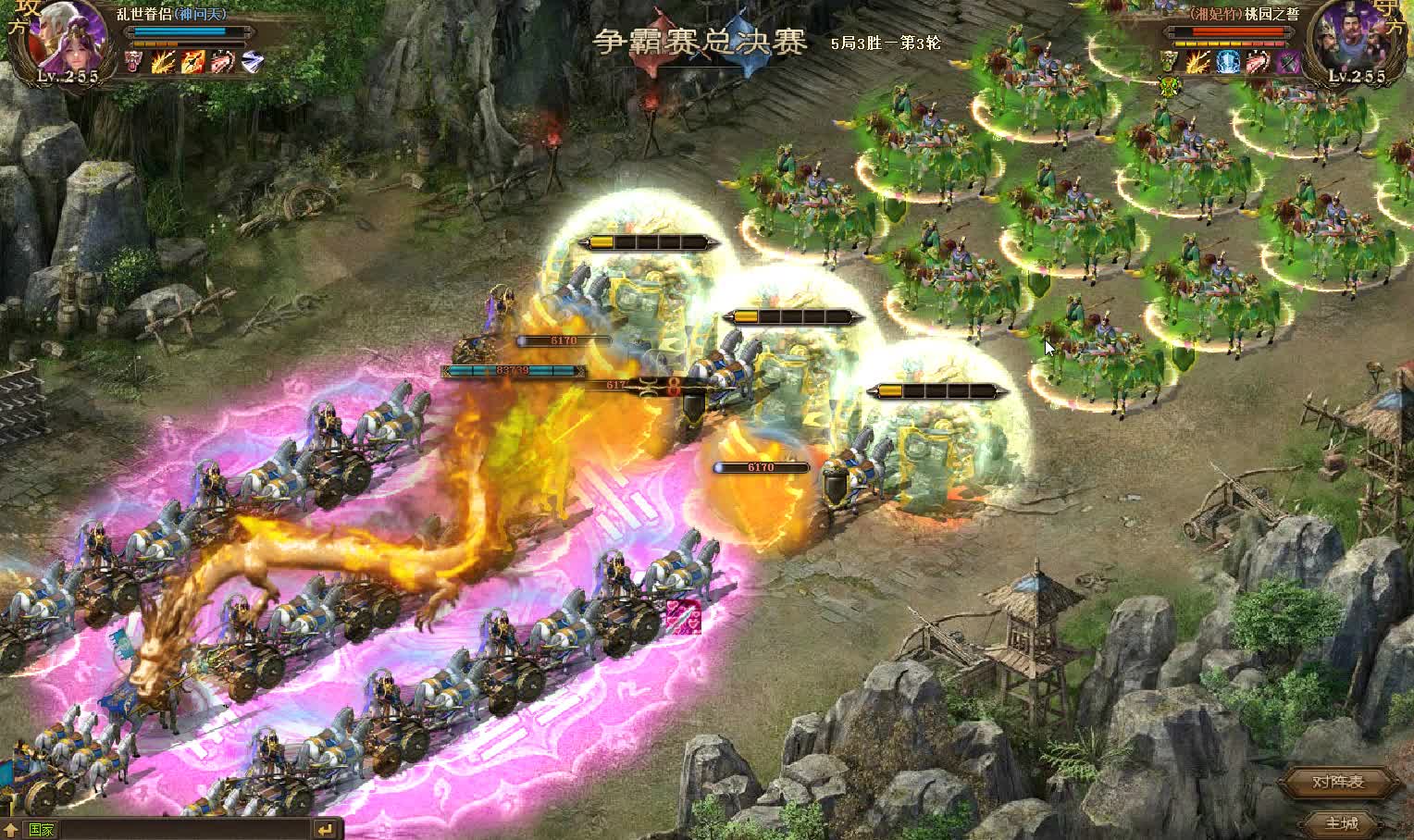
Task: Click the chat text input box
Action: click(185, 830)
